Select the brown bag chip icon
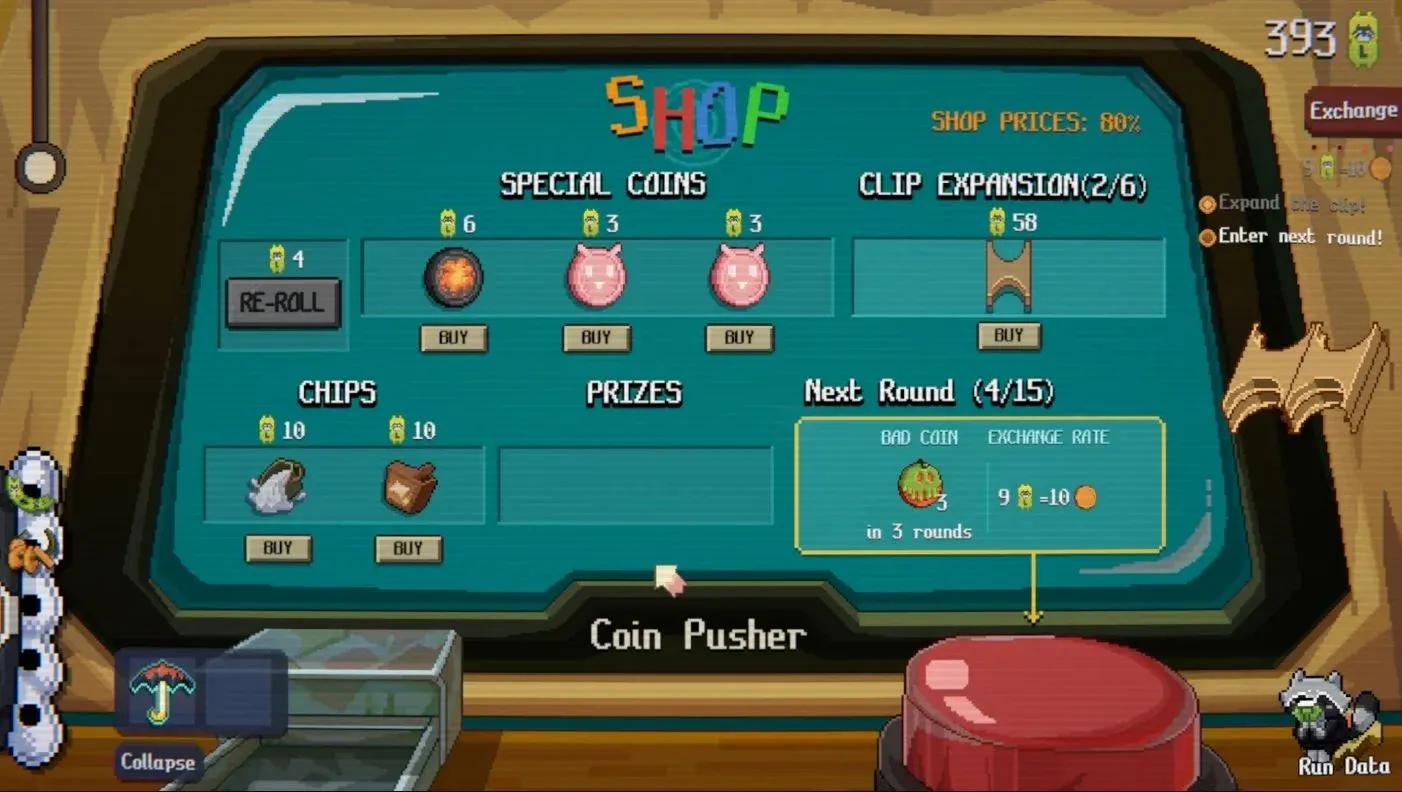Screen dimensions: 1402x792 click(x=408, y=488)
